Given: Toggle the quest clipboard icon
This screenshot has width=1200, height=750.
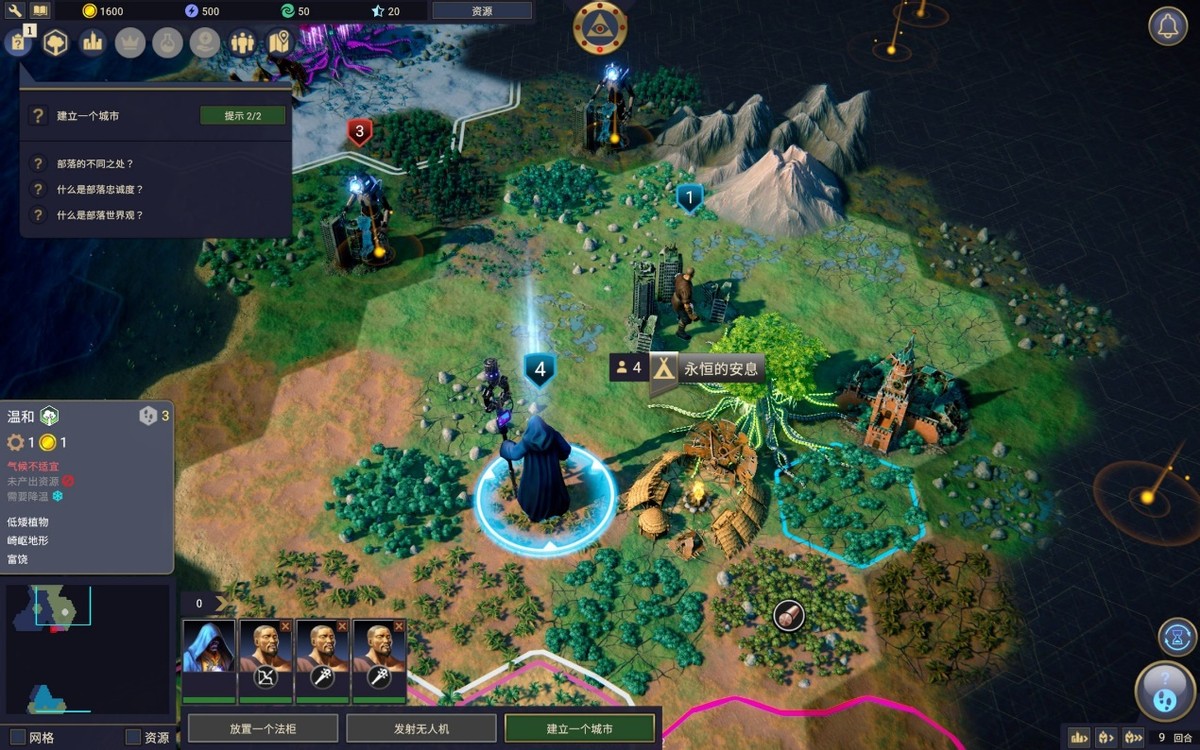Looking at the screenshot, I should (19, 42).
